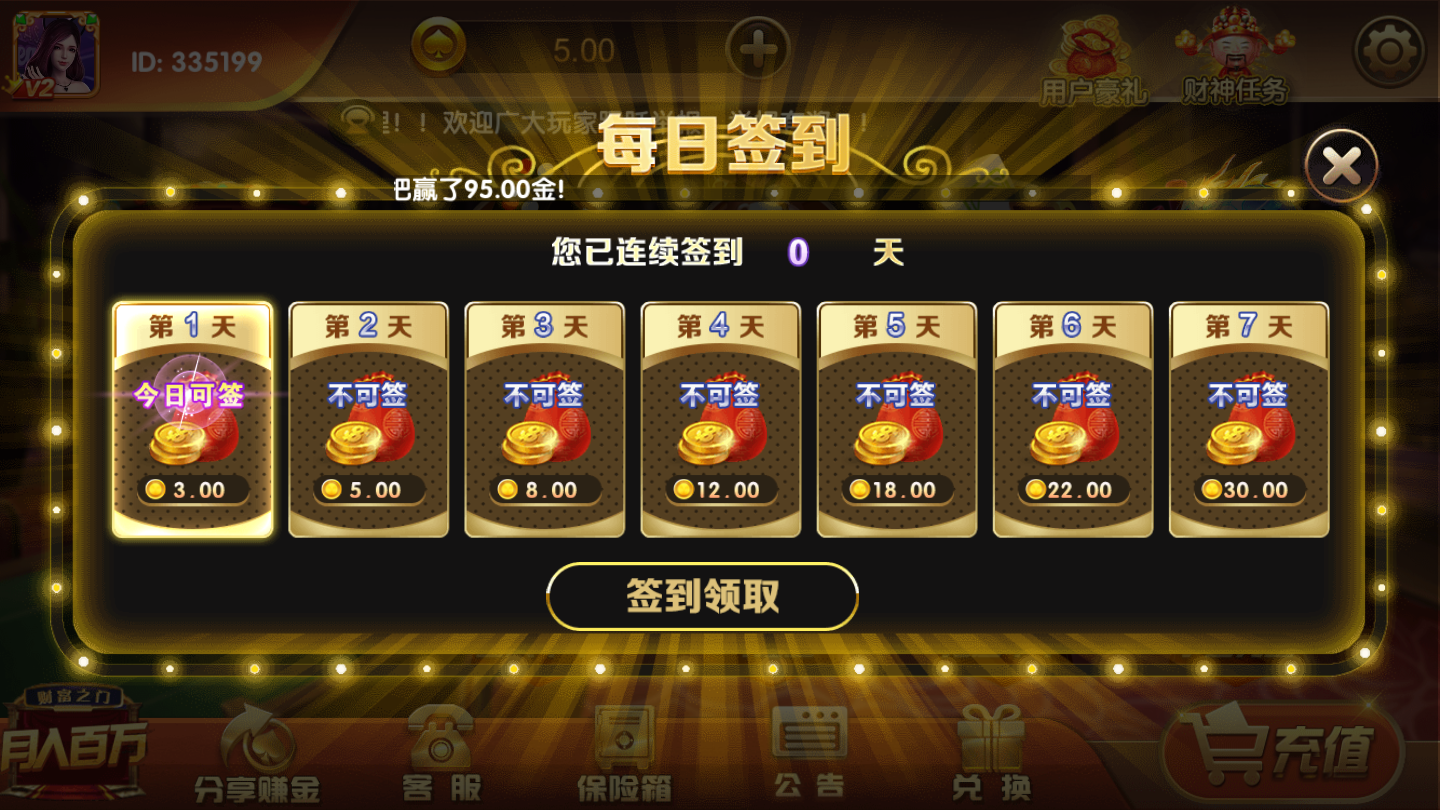Click the plus button to add coins
This screenshot has height=810, width=1440.
coord(760,45)
